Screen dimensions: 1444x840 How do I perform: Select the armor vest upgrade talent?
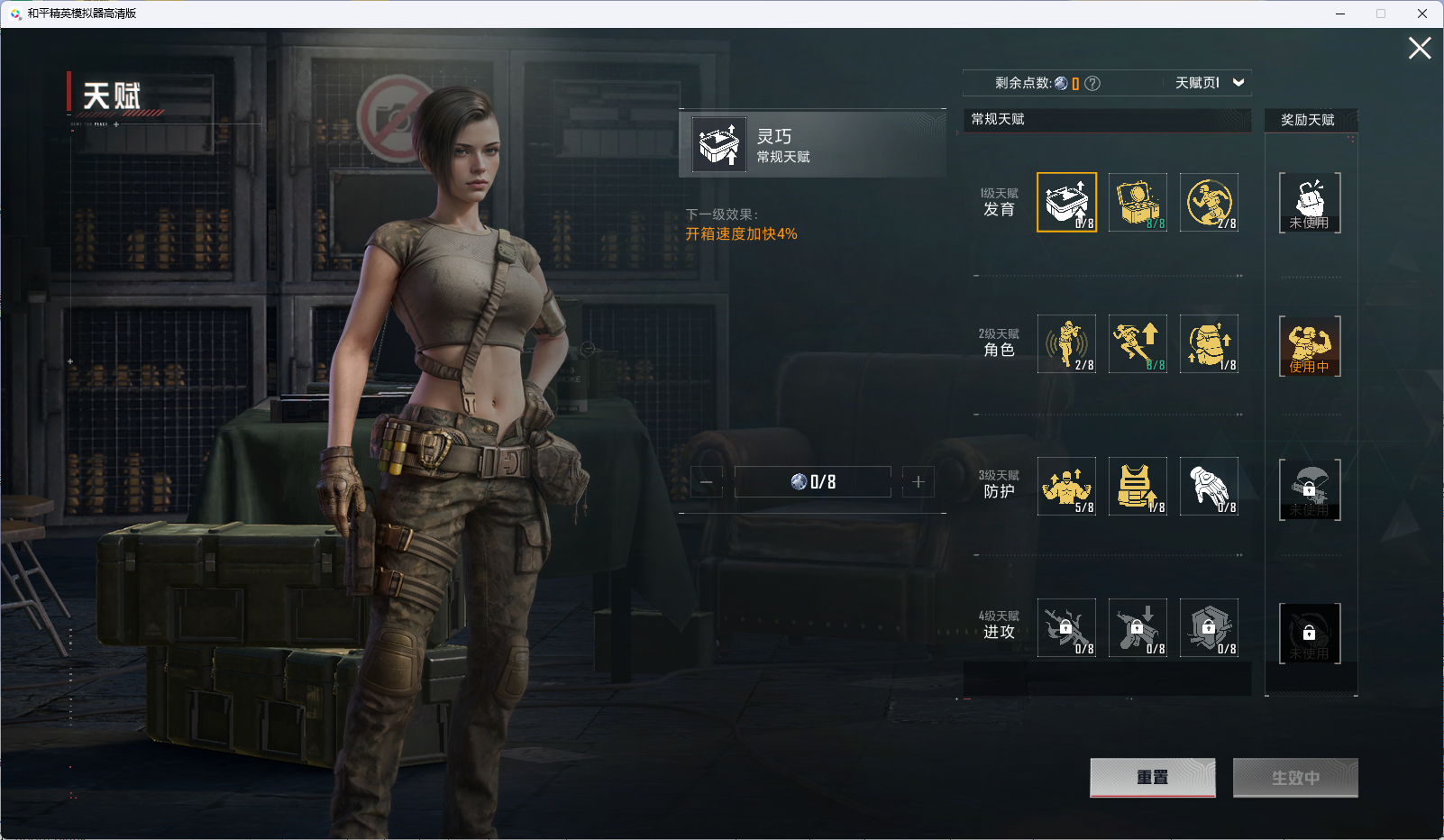coord(1138,486)
